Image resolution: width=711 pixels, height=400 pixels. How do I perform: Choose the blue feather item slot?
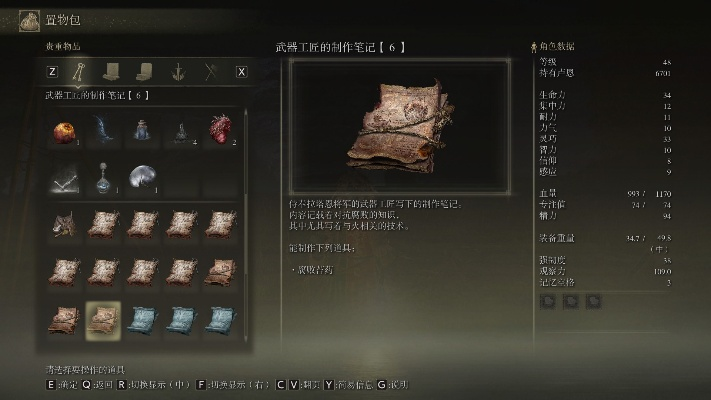click(103, 131)
